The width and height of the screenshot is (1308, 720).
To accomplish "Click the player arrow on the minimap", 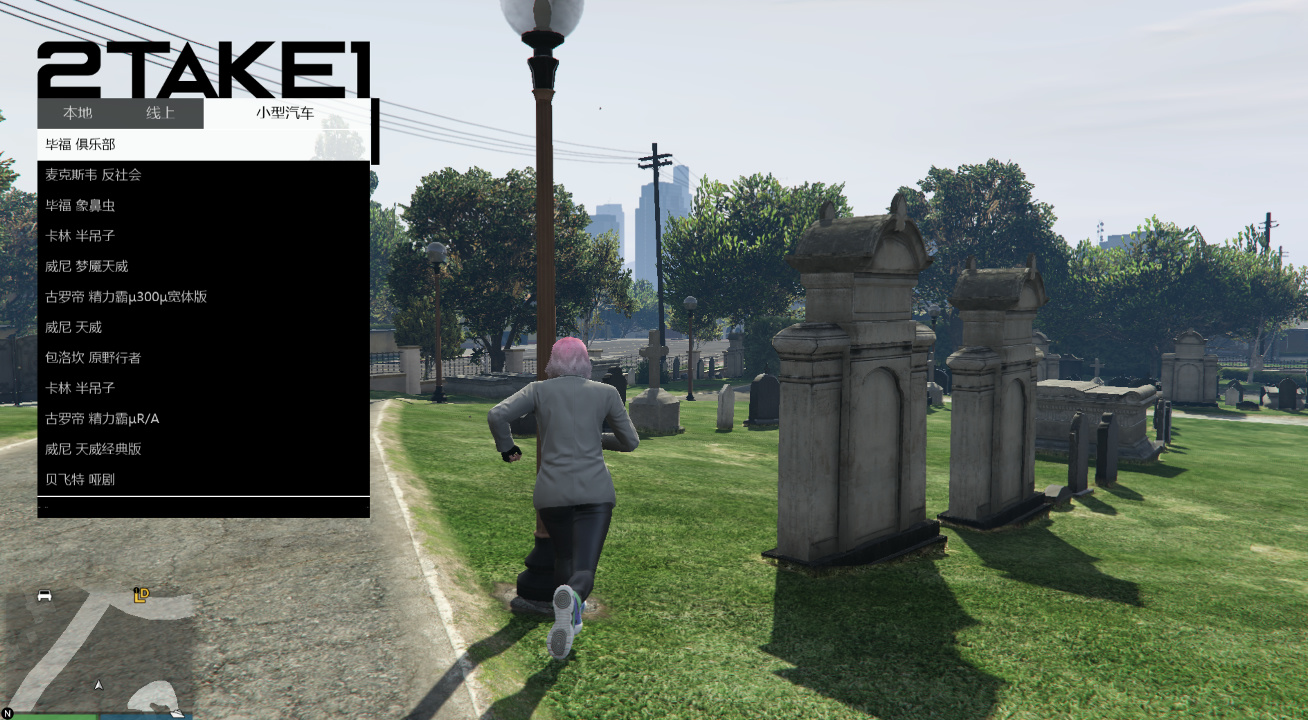I will pyautogui.click(x=98, y=687).
